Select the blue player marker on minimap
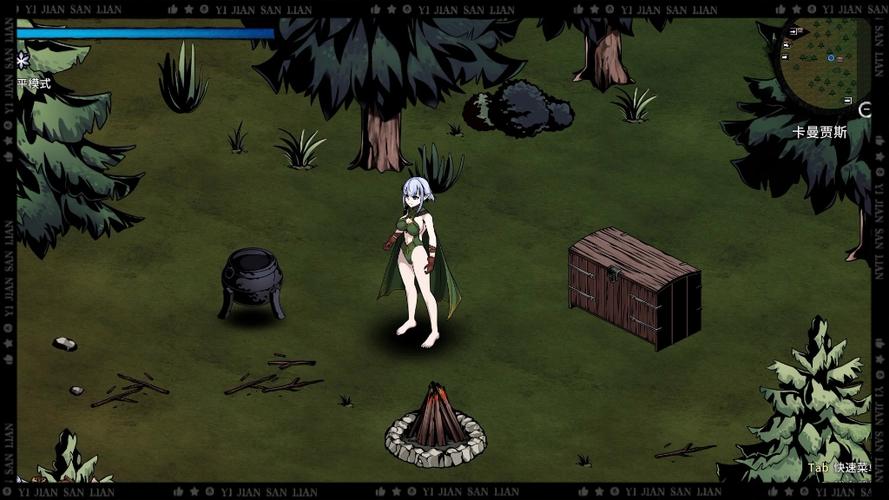The image size is (889, 500). 831,58
